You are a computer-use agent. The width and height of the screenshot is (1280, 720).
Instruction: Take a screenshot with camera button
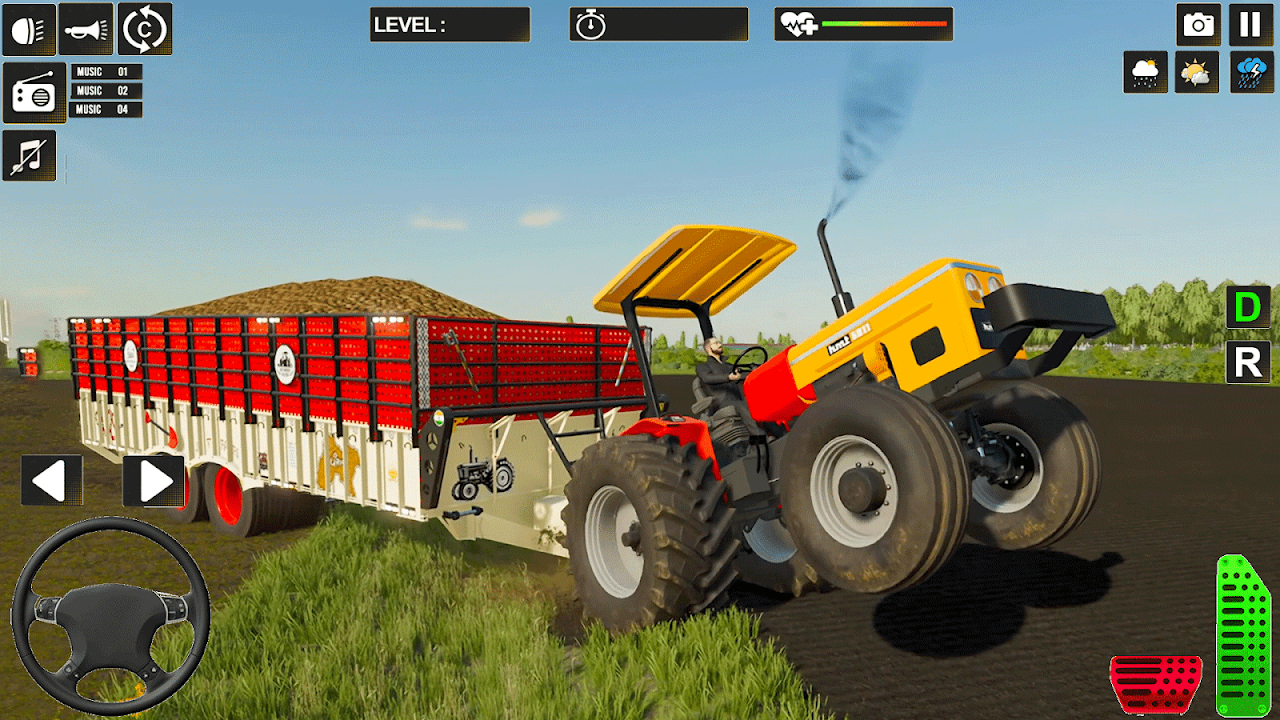1197,25
